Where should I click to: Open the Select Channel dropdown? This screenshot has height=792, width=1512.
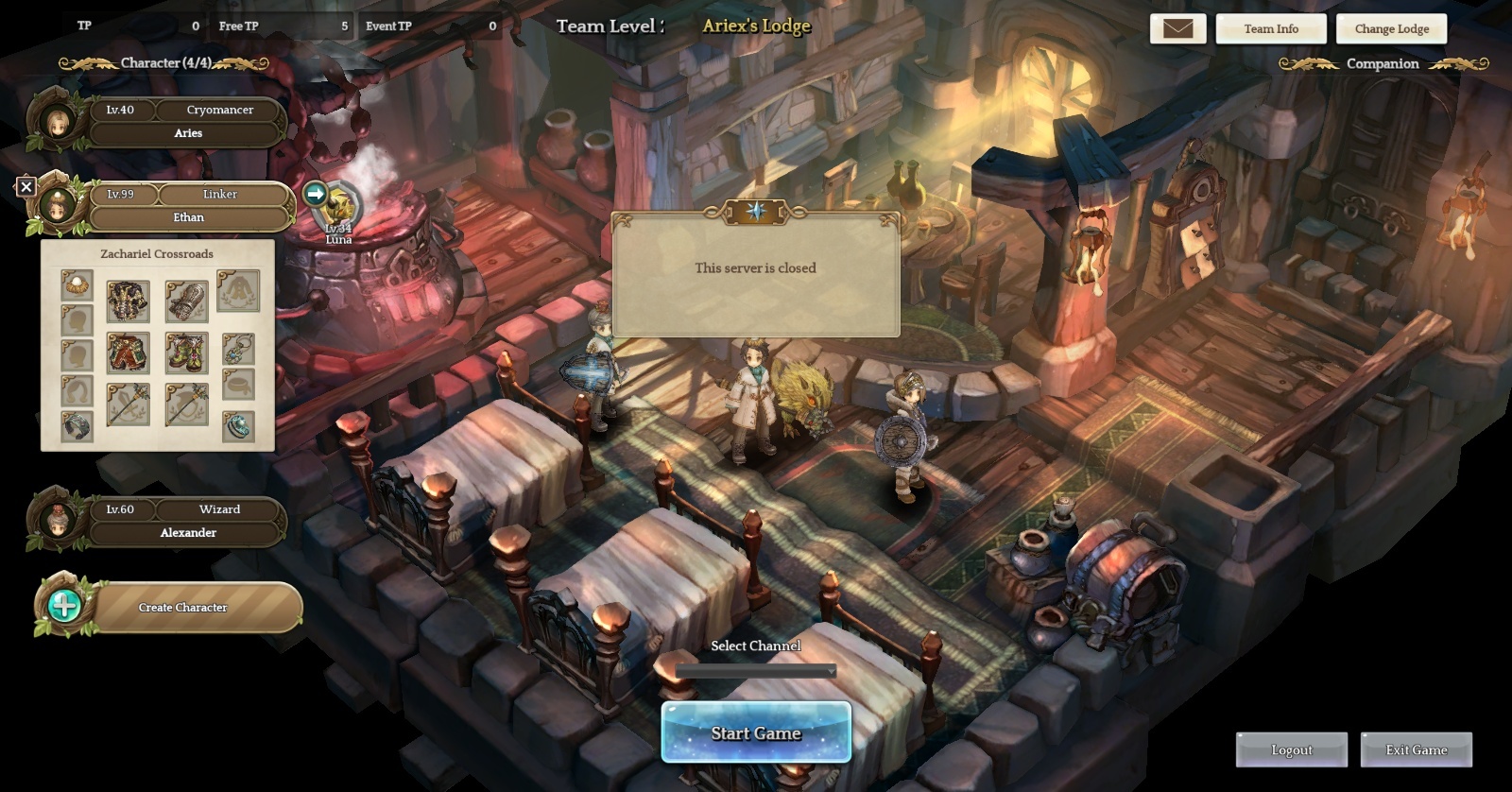pyautogui.click(x=756, y=671)
